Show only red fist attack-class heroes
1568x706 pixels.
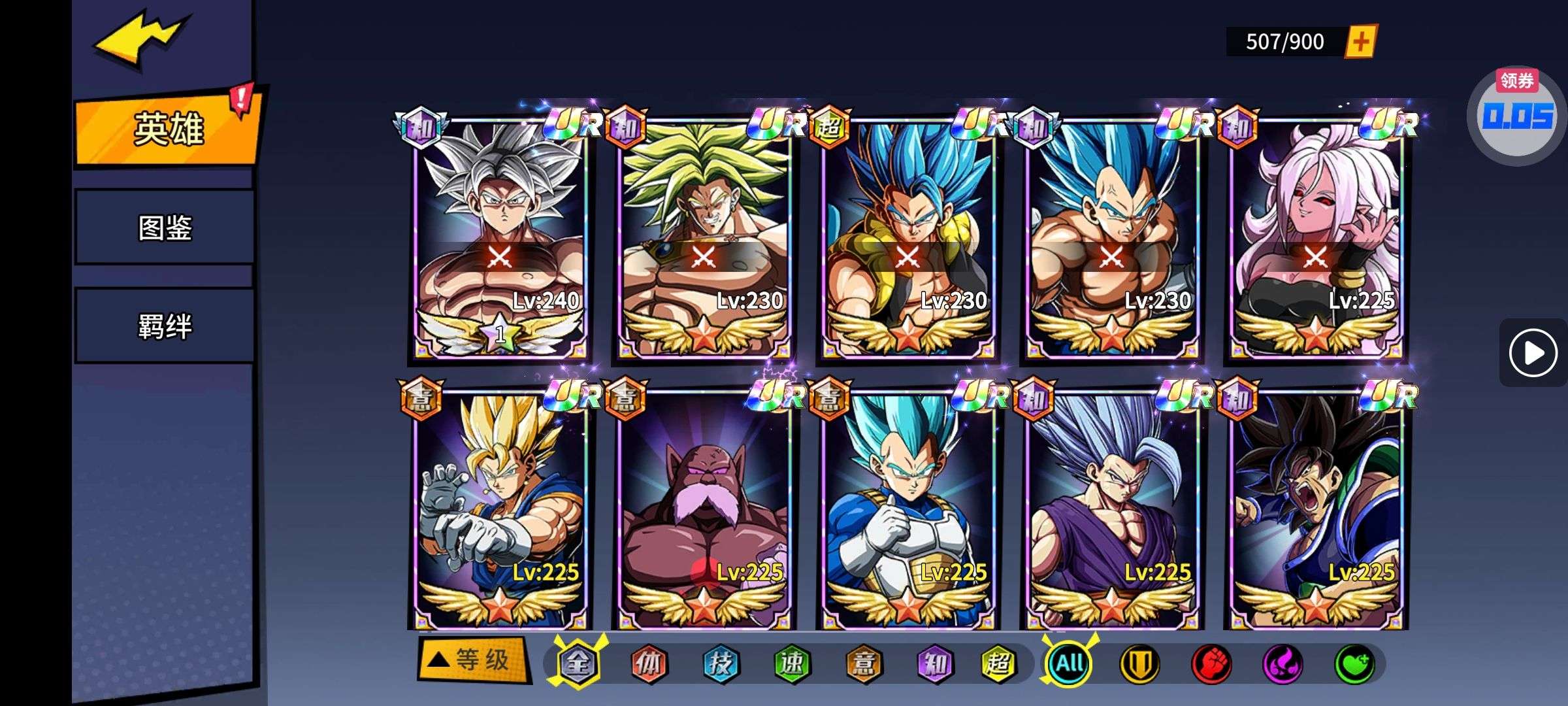[1211, 664]
